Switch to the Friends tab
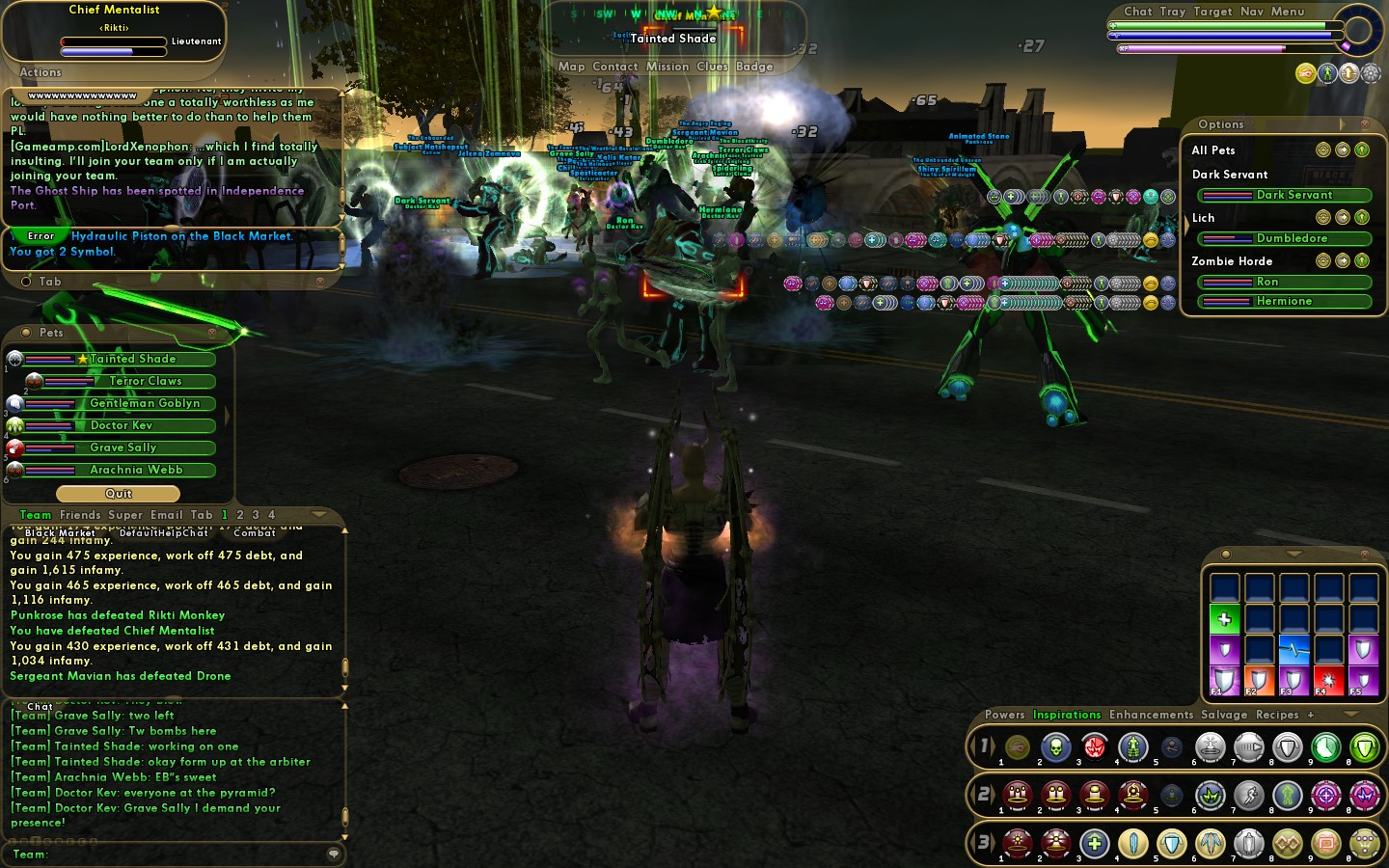1389x868 pixels. pyautogui.click(x=80, y=515)
